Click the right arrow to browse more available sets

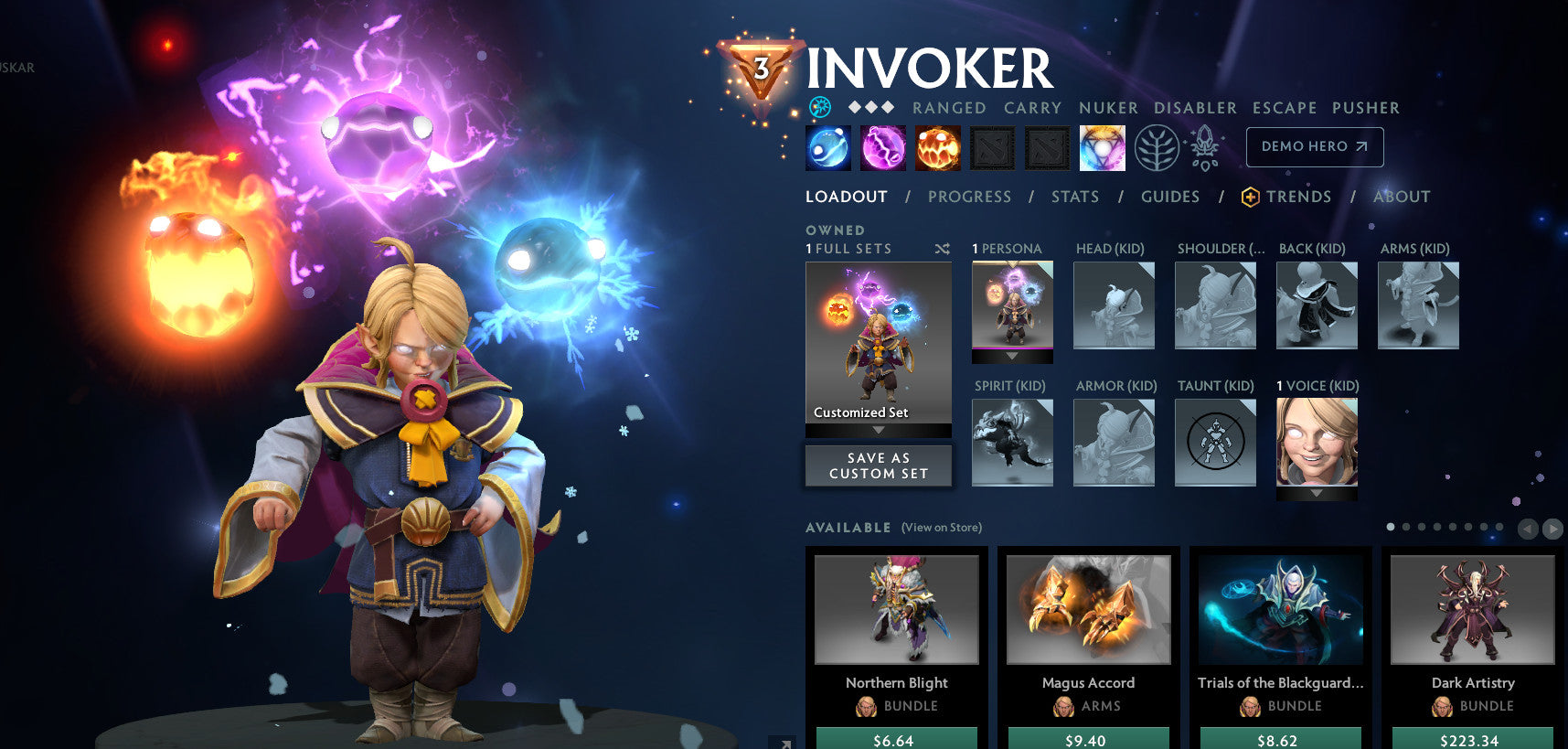(x=1552, y=528)
